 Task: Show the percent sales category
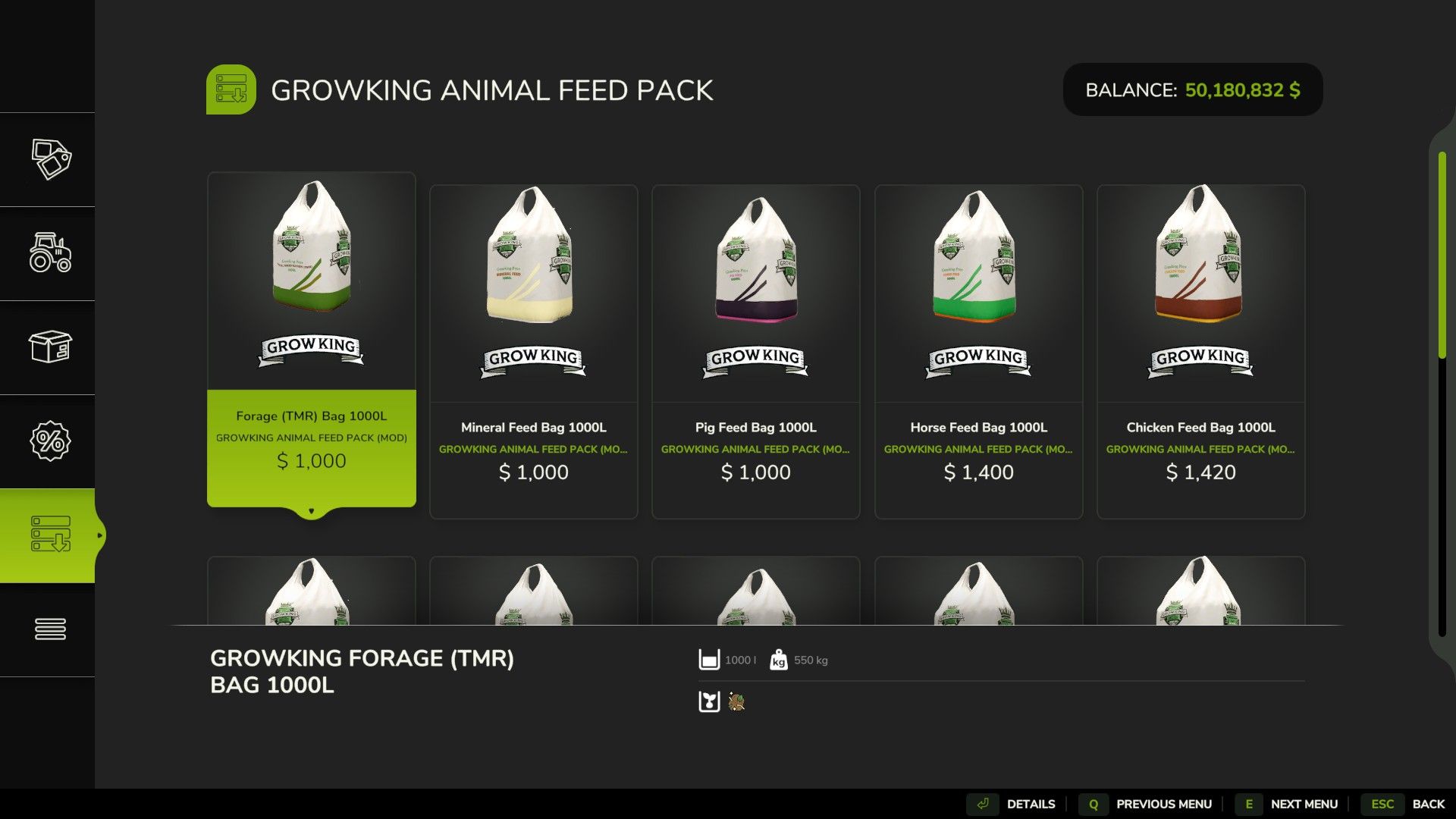(50, 441)
